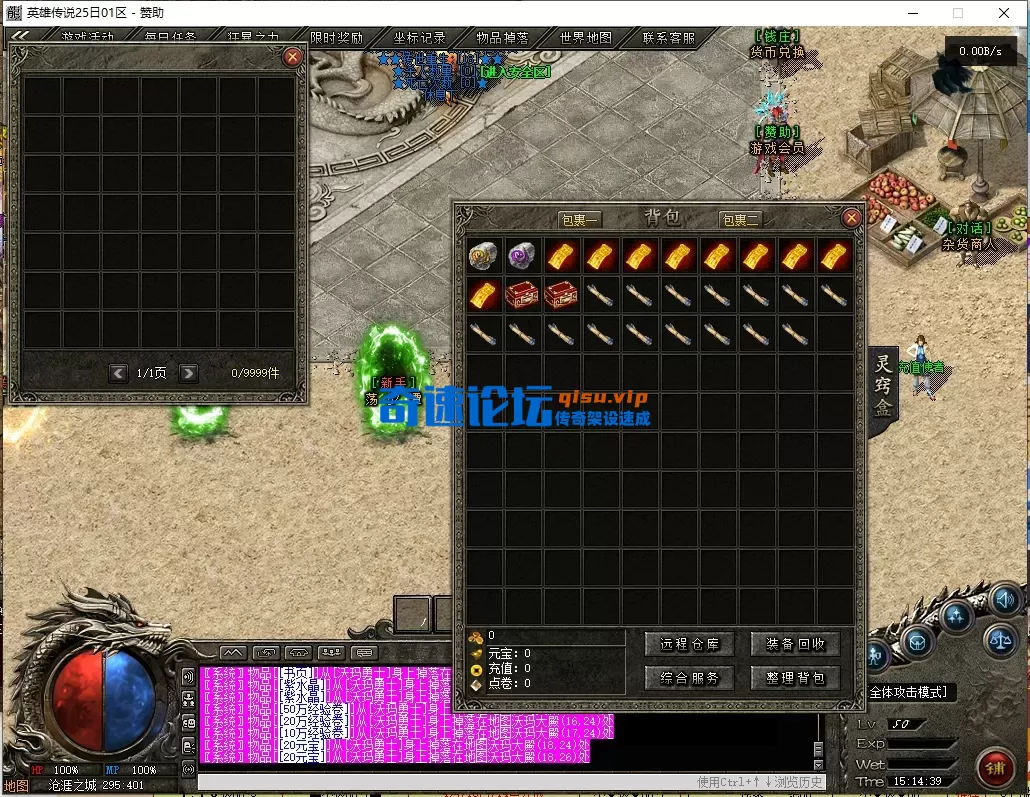Open 综合服务 general services
Viewport: 1030px width, 797px height.
click(690, 678)
